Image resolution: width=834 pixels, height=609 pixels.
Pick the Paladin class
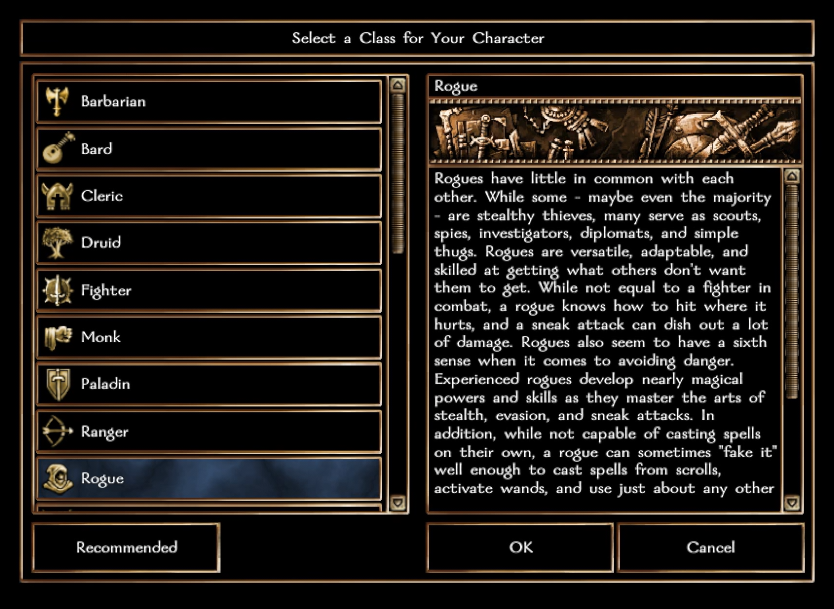[209, 384]
